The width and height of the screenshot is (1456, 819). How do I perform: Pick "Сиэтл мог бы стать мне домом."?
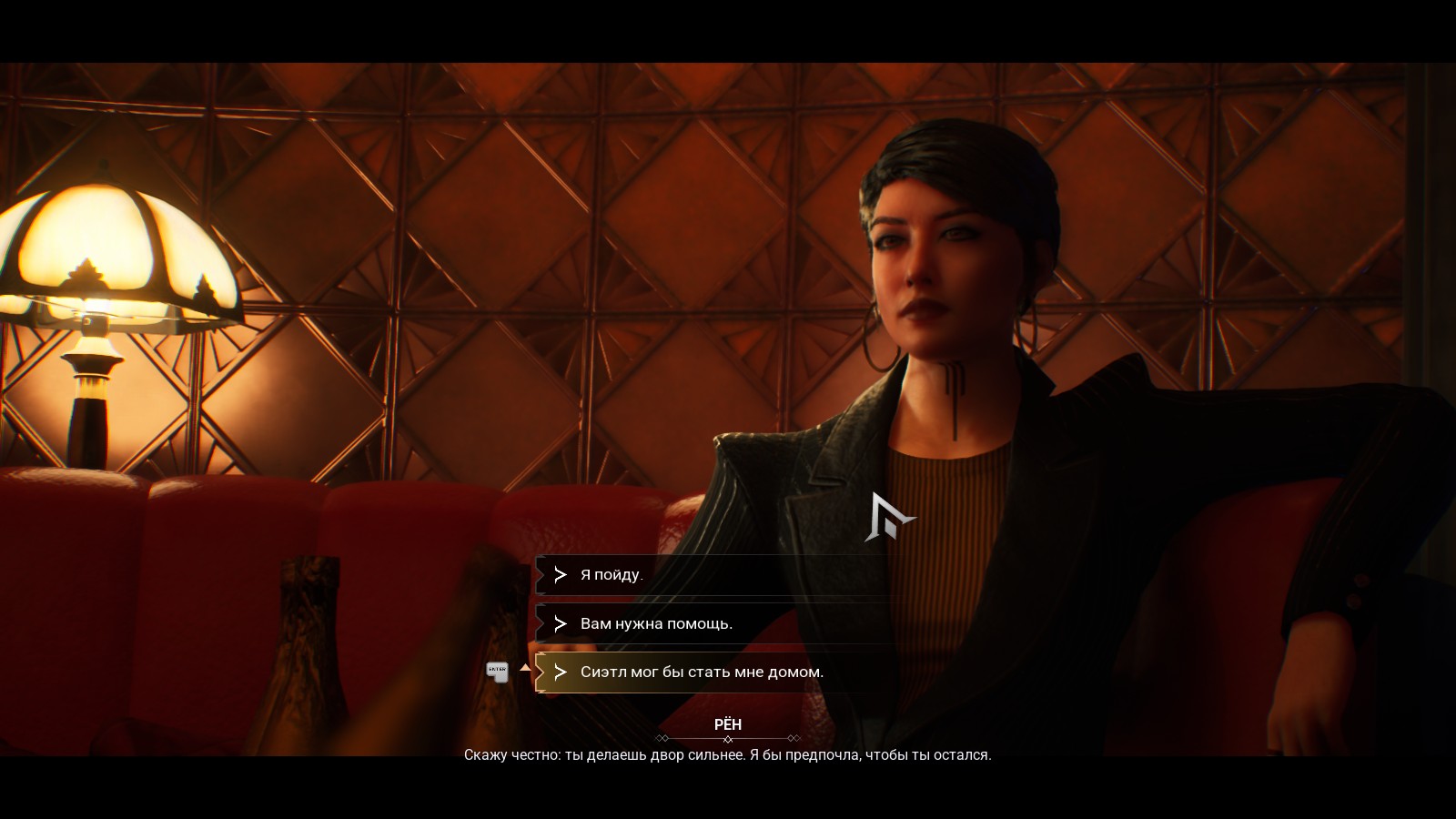point(702,672)
